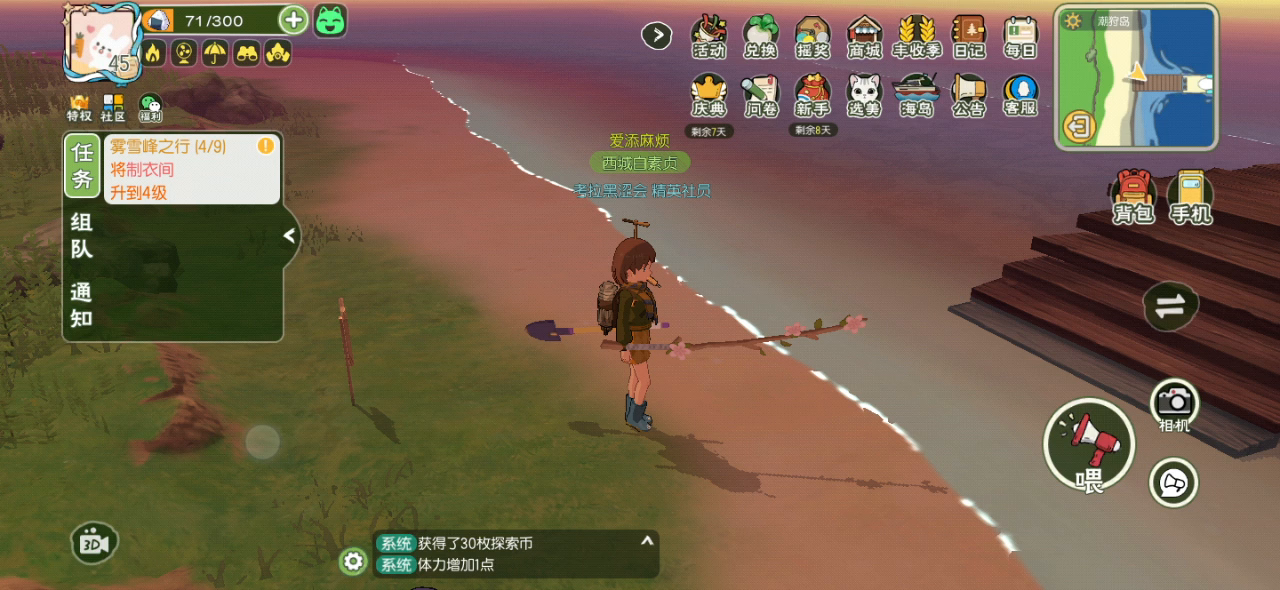Screen dimensions: 1280x590
Task: Open the 摇奖 lottery icon
Action: pos(813,38)
